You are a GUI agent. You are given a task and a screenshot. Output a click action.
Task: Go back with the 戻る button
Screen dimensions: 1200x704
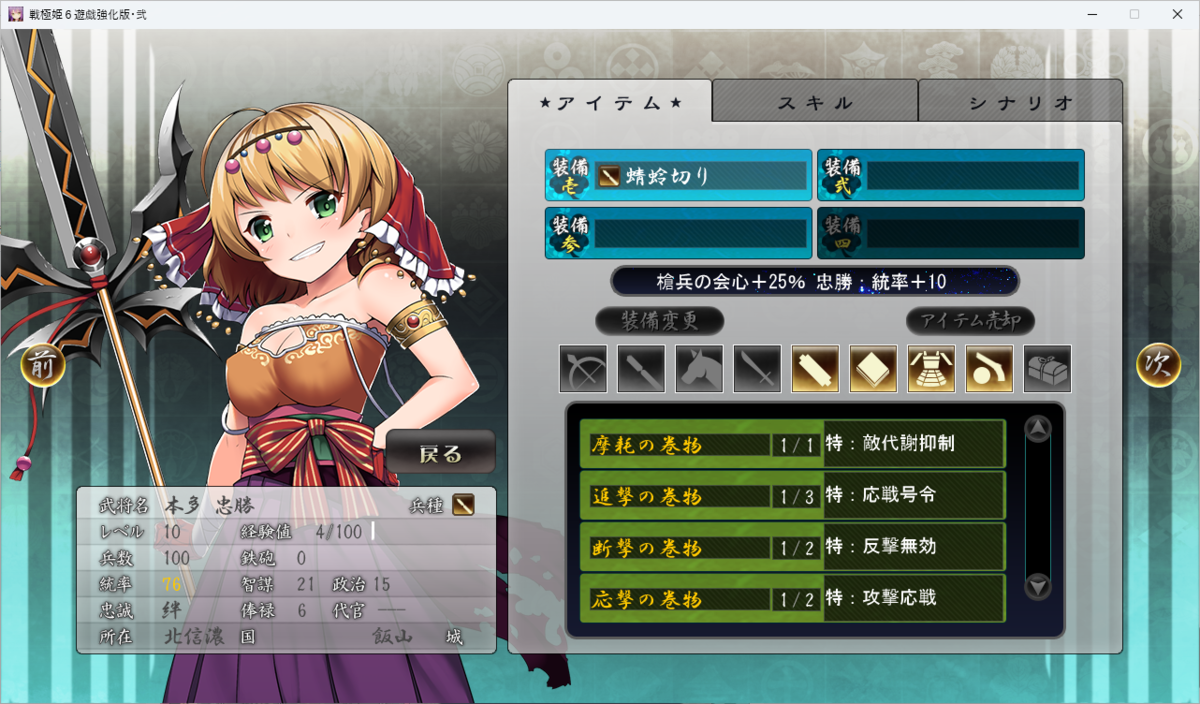(x=441, y=453)
